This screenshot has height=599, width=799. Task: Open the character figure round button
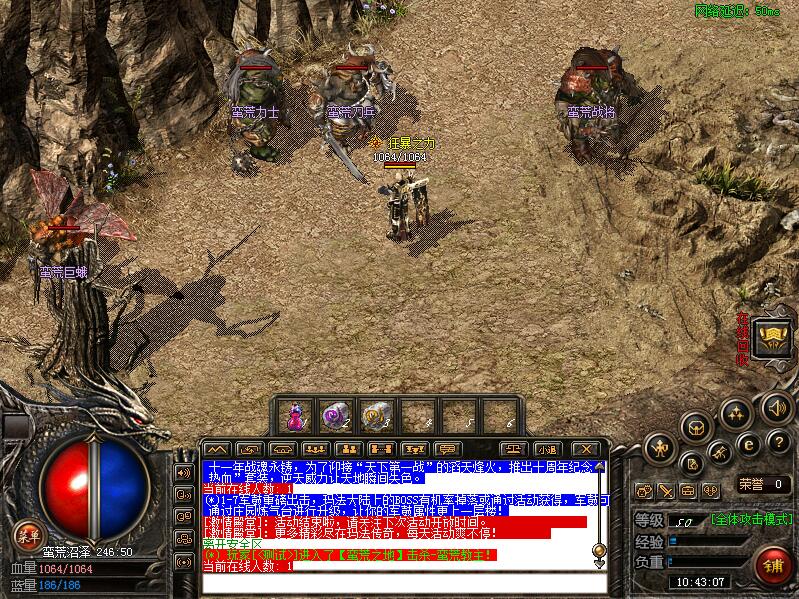[x=660, y=446]
